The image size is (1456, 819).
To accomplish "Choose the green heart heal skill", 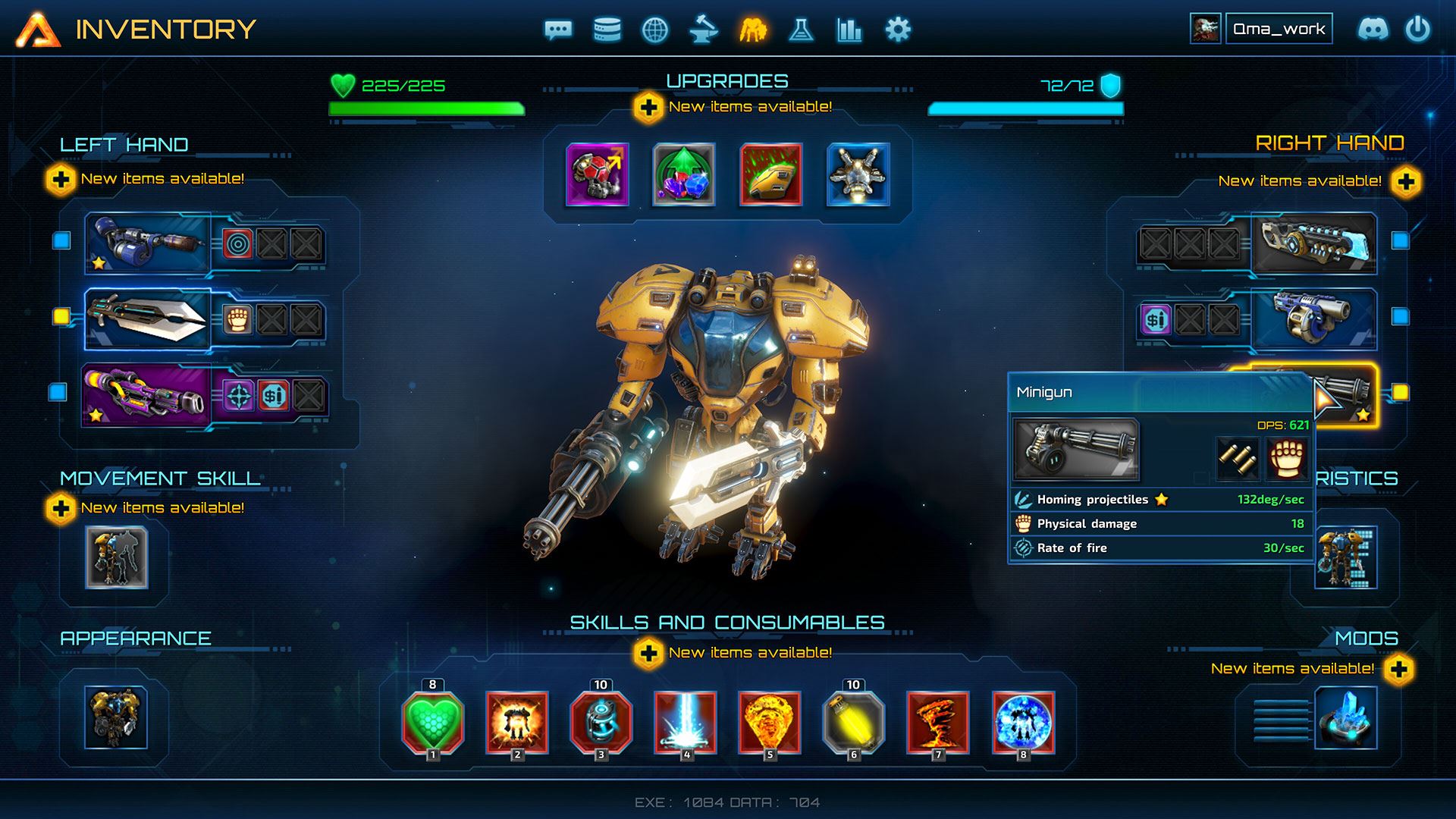I will click(432, 722).
